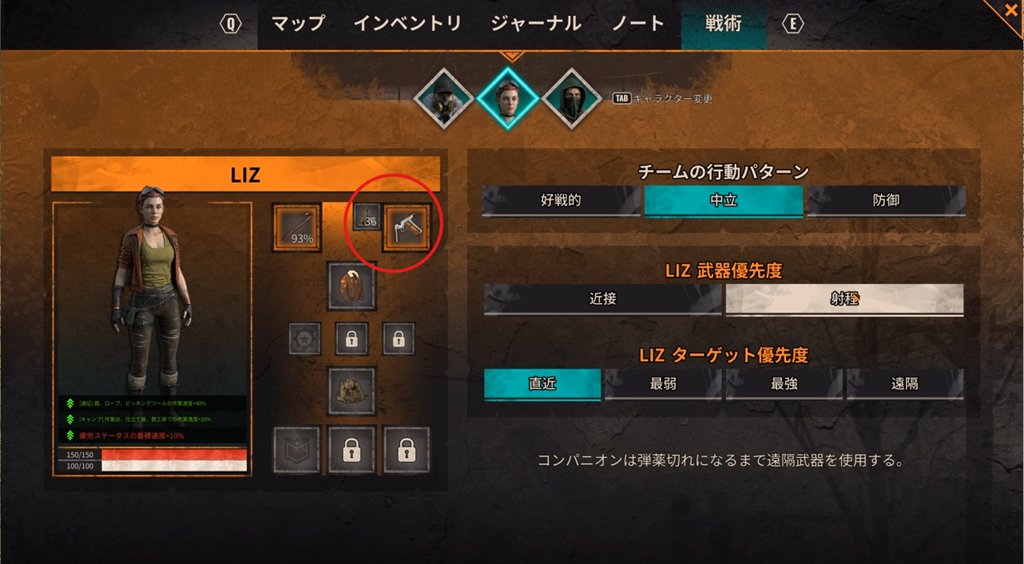
Task: Select the 戦術 tab
Action: point(723,24)
